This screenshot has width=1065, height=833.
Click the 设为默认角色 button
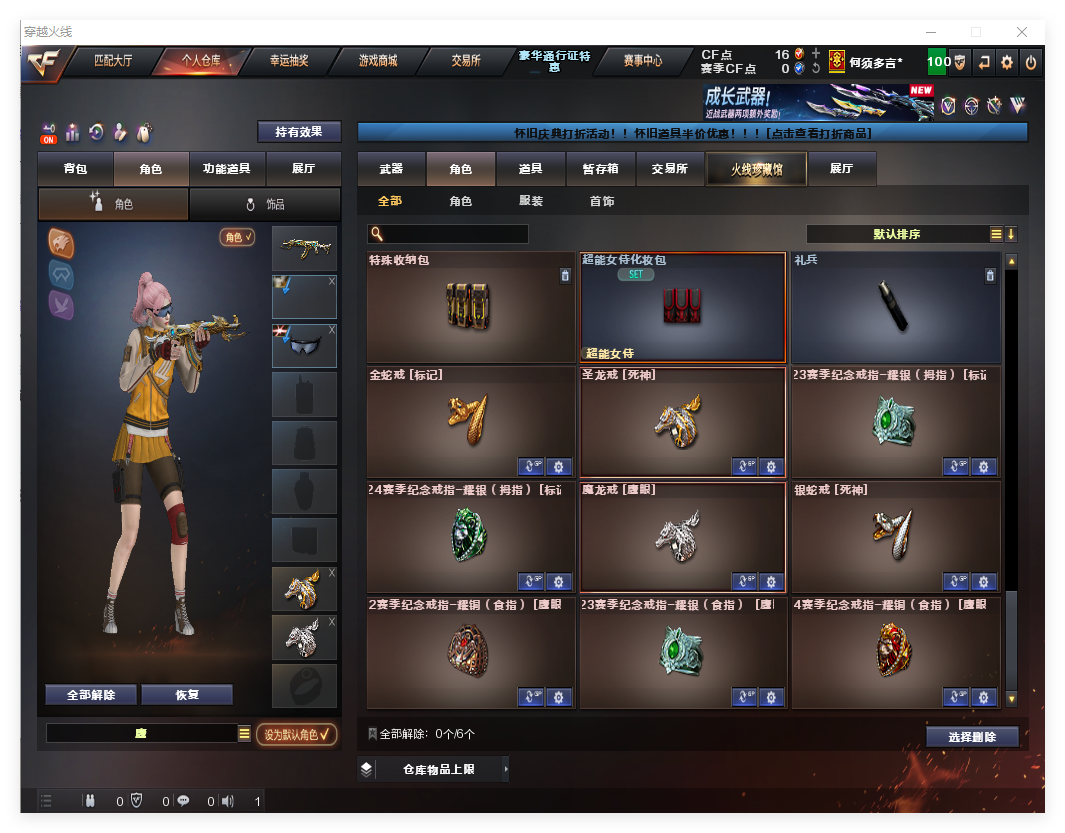tap(296, 734)
